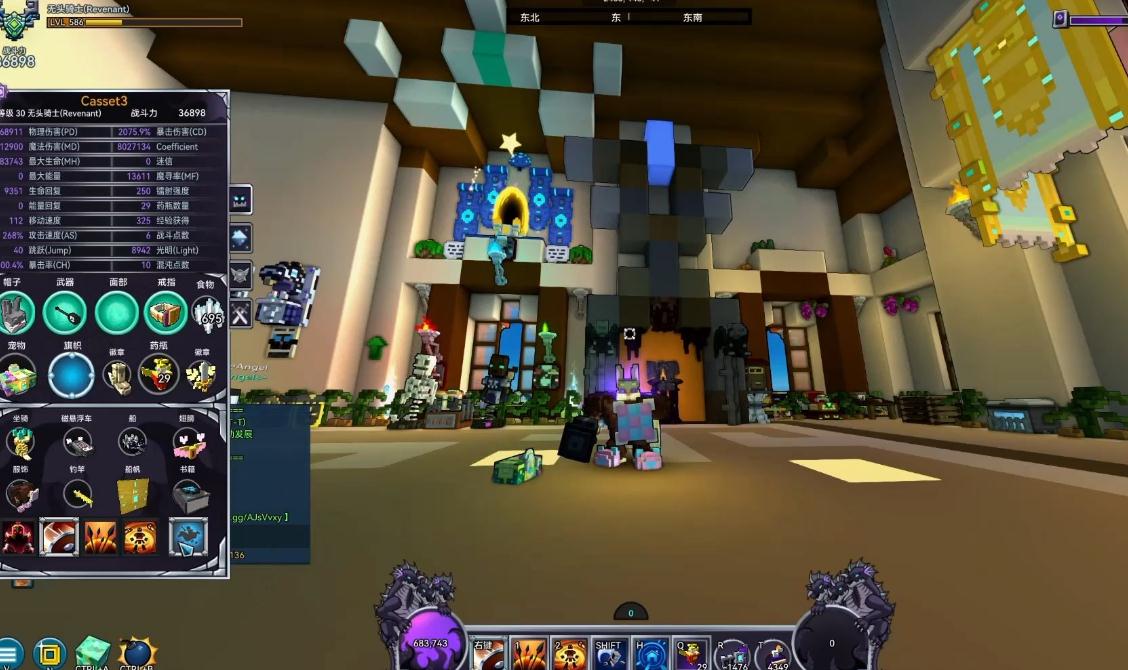The height and width of the screenshot is (670, 1128).
Task: Select the mount slot (坐骑)
Action: point(20,442)
